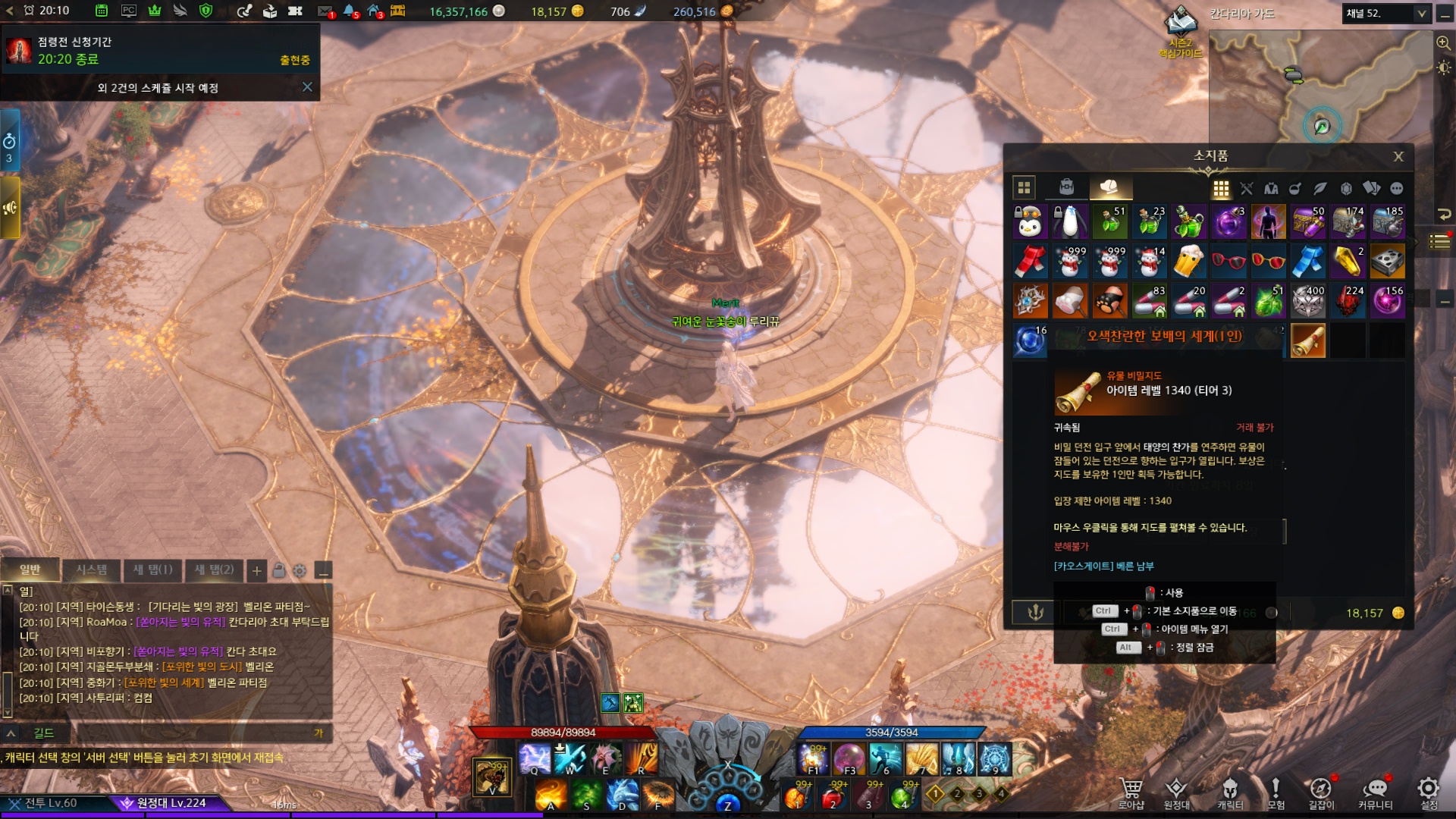Switch to the first inventory grid tab
Viewport: 1456px width, 819px height.
click(x=1024, y=187)
